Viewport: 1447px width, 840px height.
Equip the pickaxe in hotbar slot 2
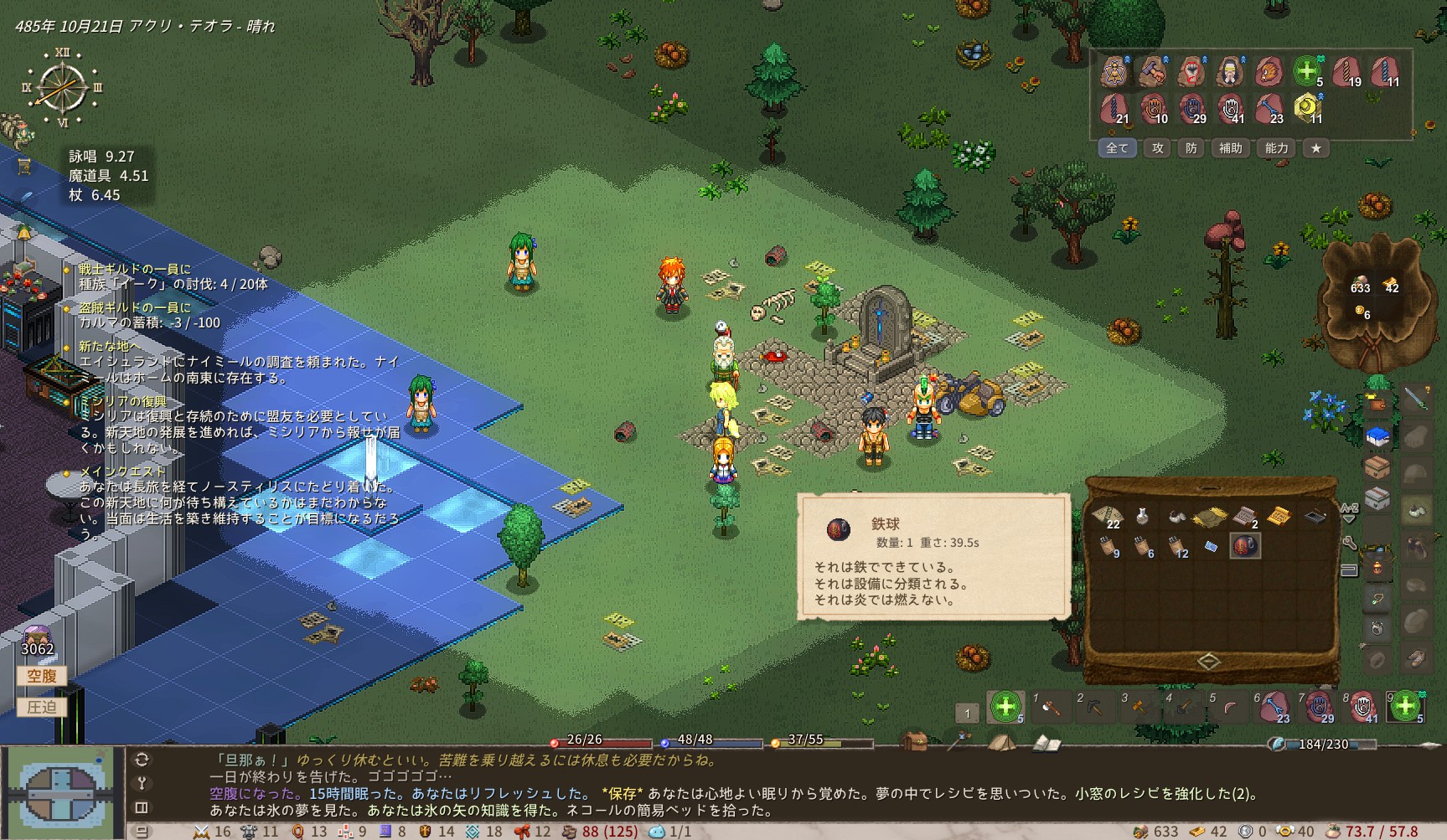coord(1094,708)
